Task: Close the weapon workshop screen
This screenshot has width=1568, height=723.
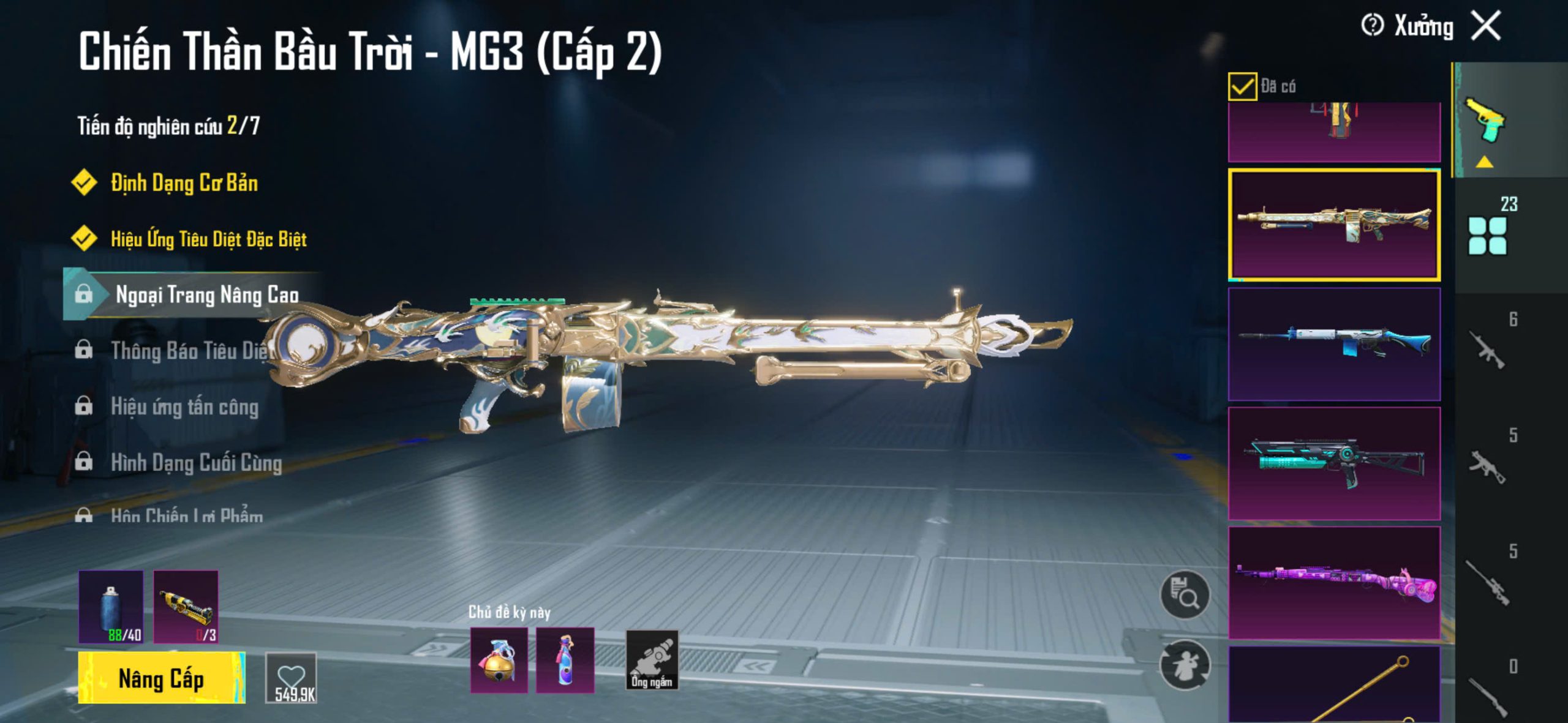Action: pyautogui.click(x=1486, y=26)
